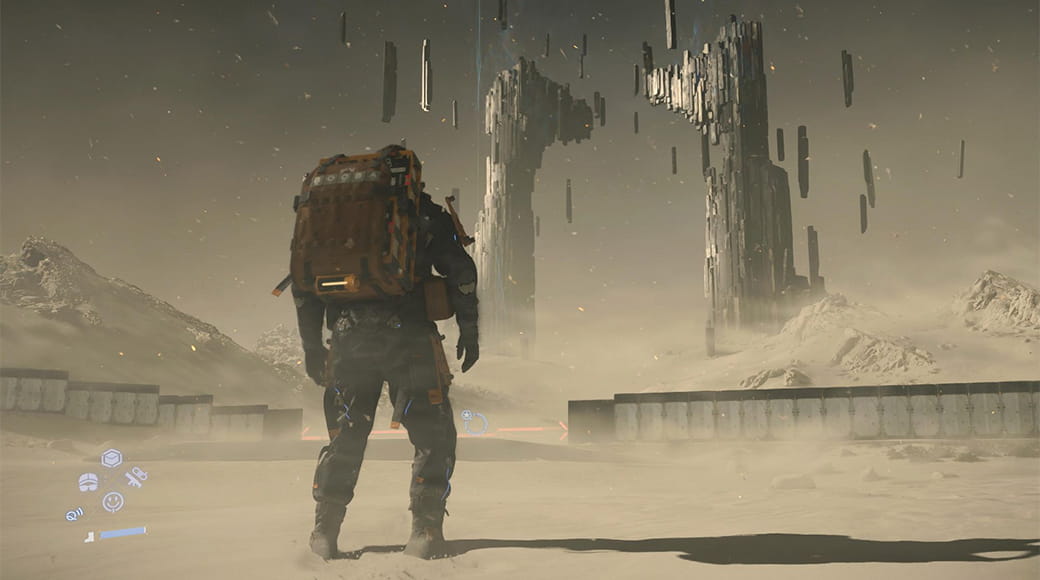The image size is (1040, 580).
Task: Open the mask equipment icon
Action: [88, 482]
